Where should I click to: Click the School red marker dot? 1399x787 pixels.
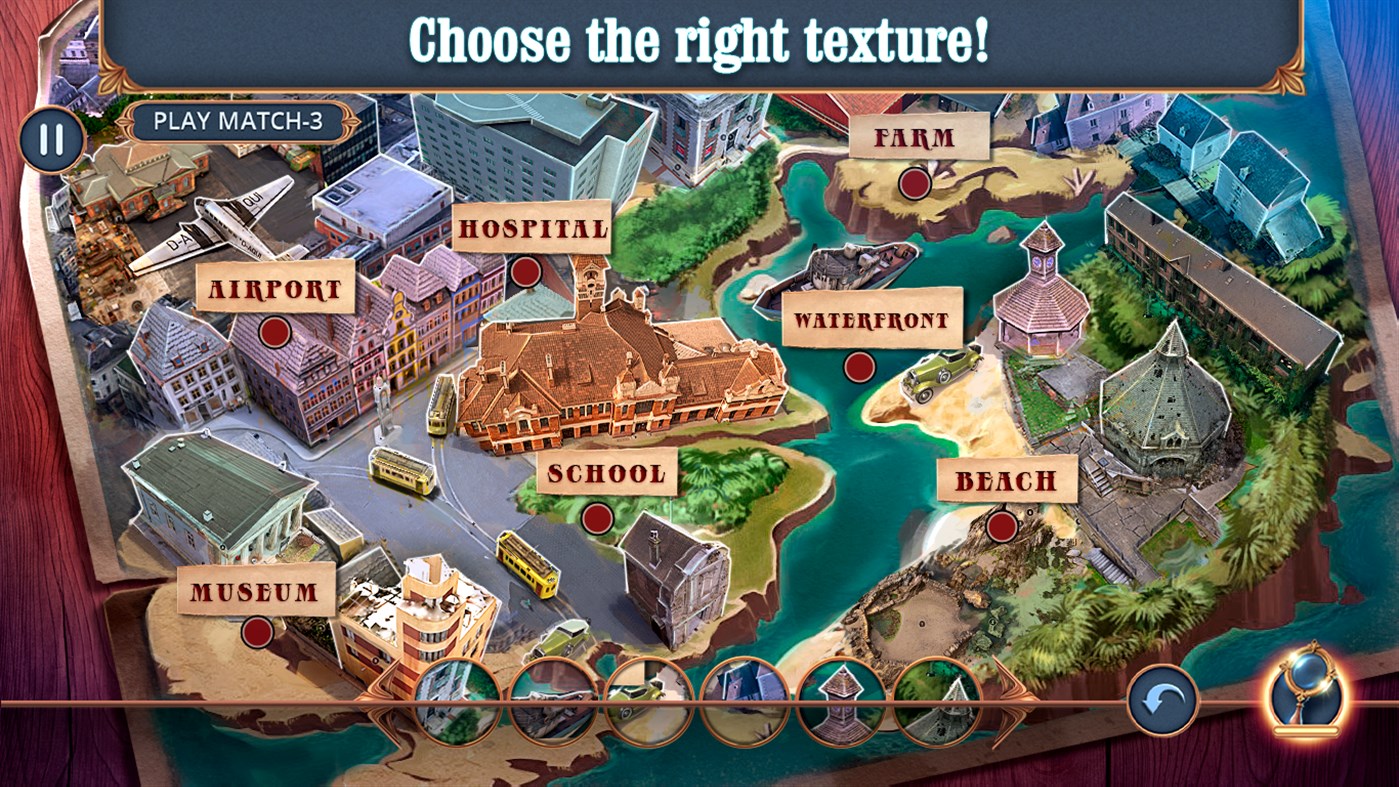point(597,517)
